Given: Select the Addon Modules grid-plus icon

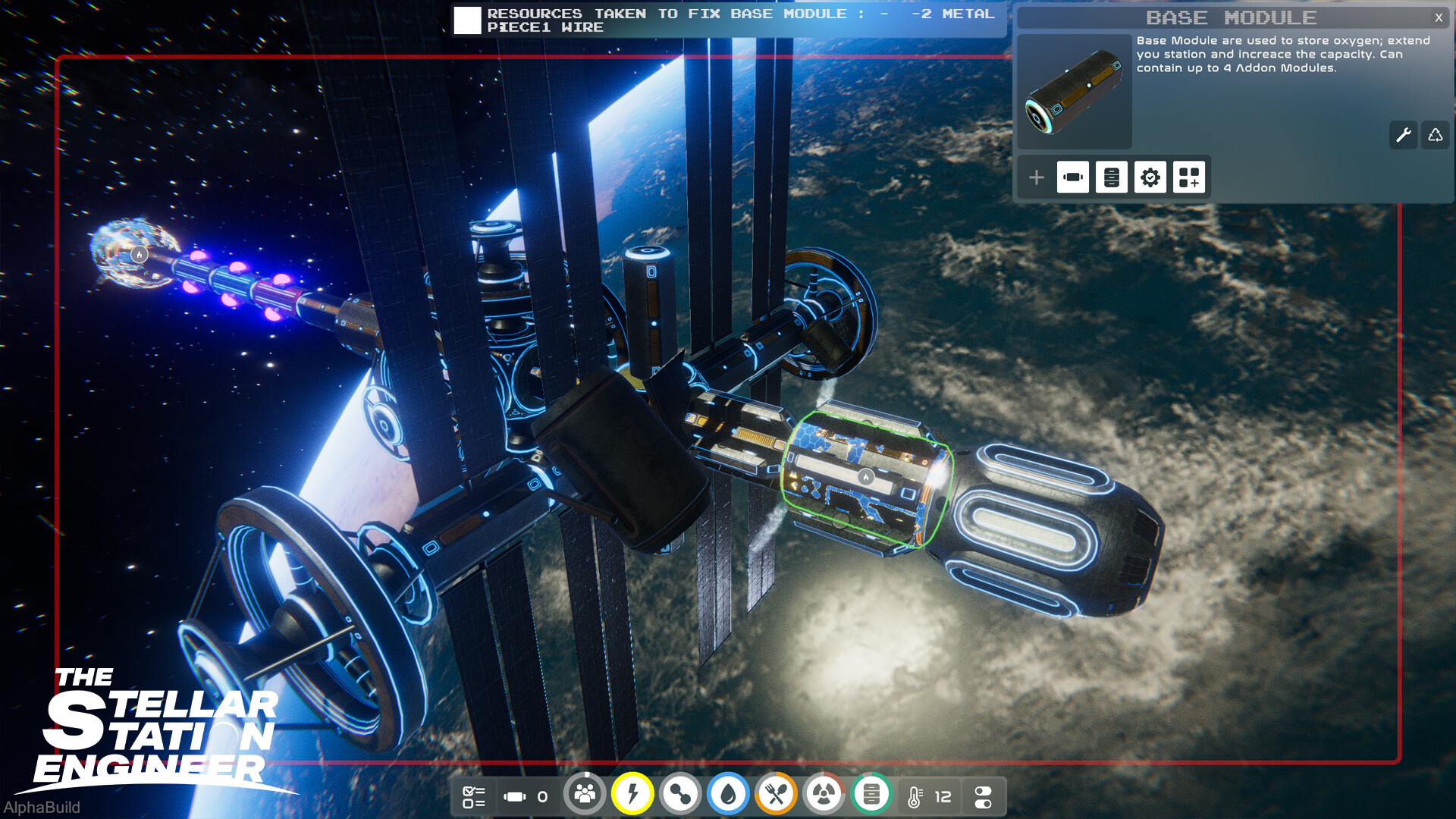Looking at the screenshot, I should coord(1188,177).
